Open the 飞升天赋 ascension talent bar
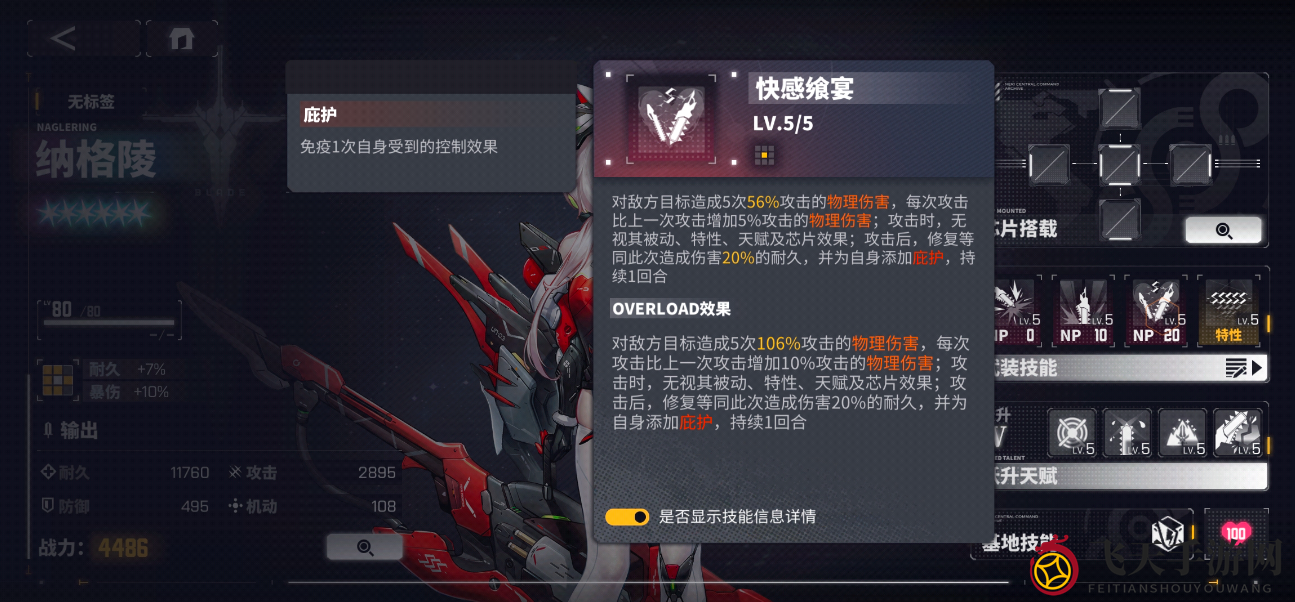Screen dimensions: 1295x602 (1130, 476)
